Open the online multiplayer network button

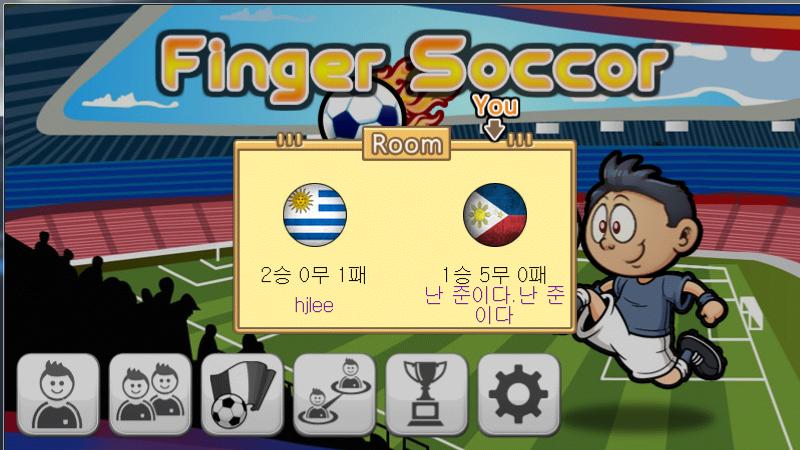pyautogui.click(x=334, y=394)
